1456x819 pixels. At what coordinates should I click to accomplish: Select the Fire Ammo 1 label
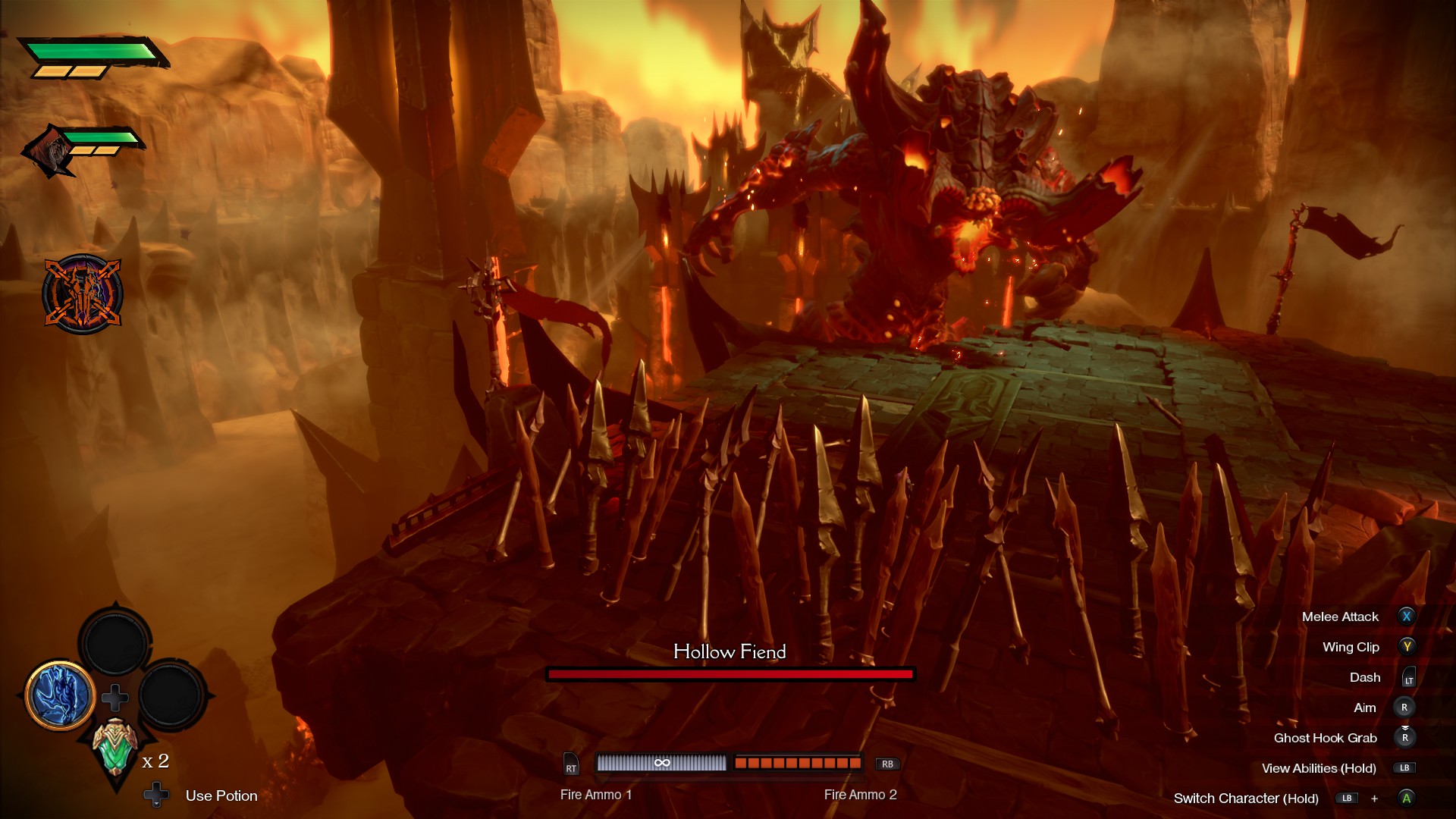pyautogui.click(x=596, y=795)
